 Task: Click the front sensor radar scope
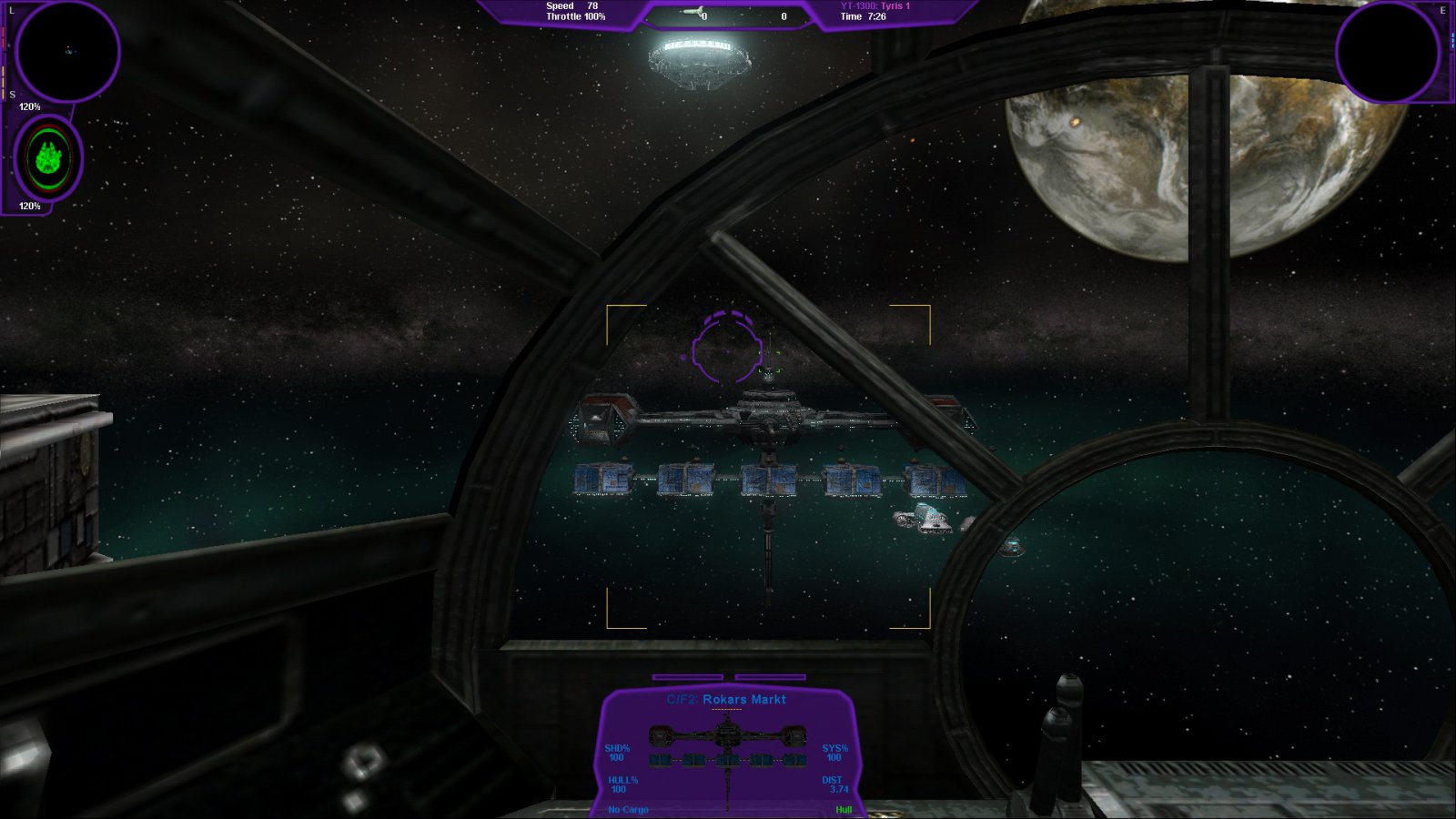(x=67, y=51)
